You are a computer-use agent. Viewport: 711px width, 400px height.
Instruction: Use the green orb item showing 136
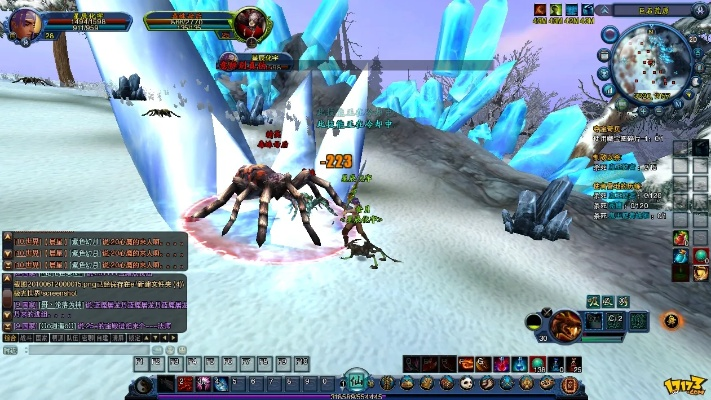[x=537, y=364]
